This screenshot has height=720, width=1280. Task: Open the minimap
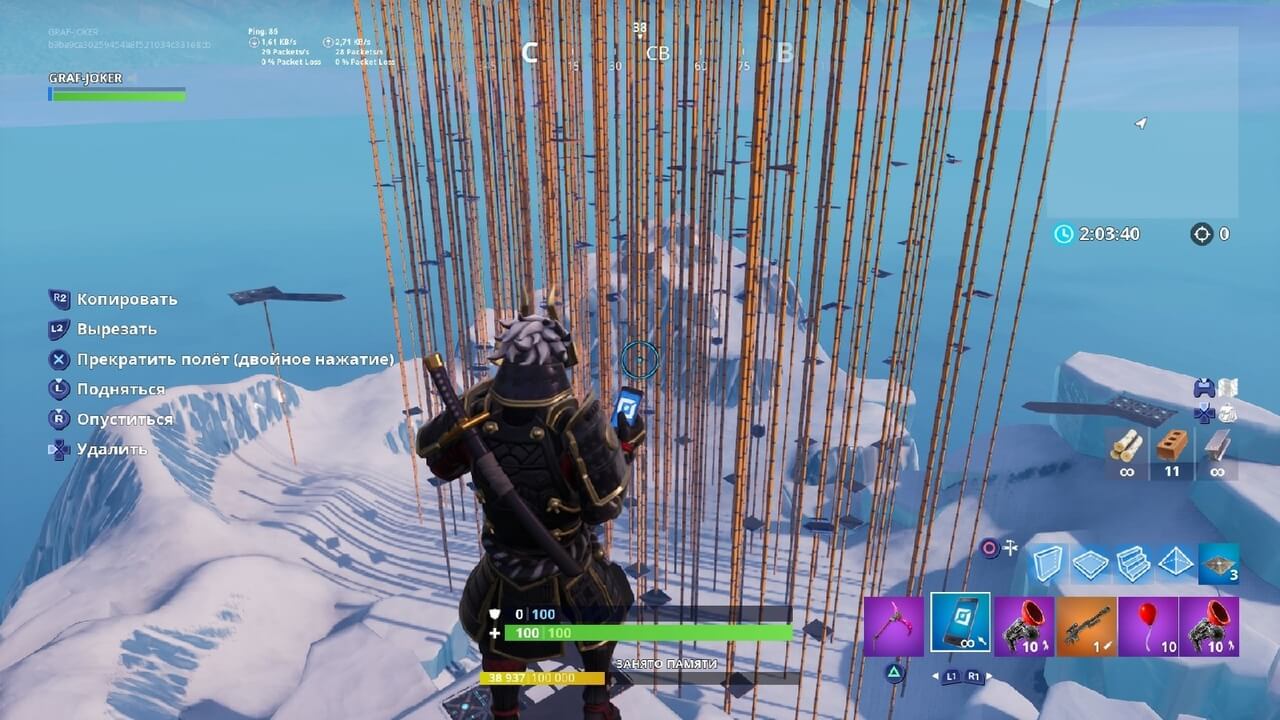click(1142, 122)
